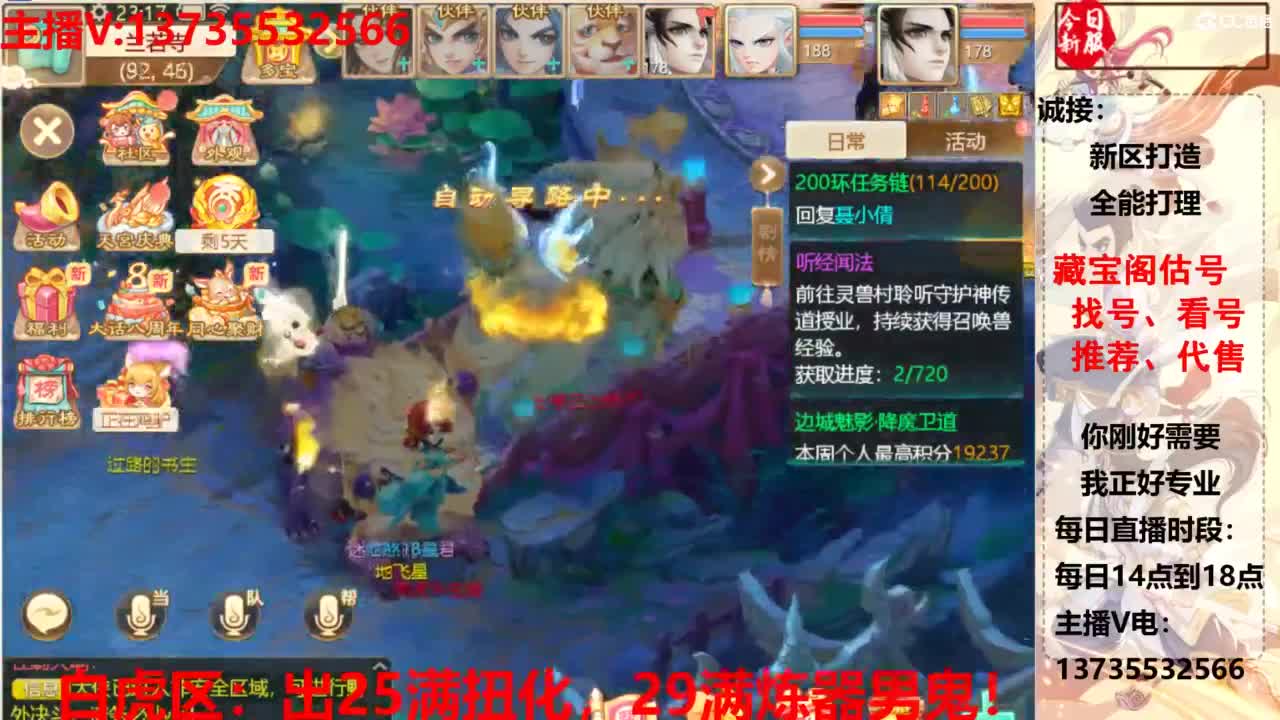Collapse the quest tracker with the arrow chevron
Viewport: 1280px width, 720px height.
(766, 174)
